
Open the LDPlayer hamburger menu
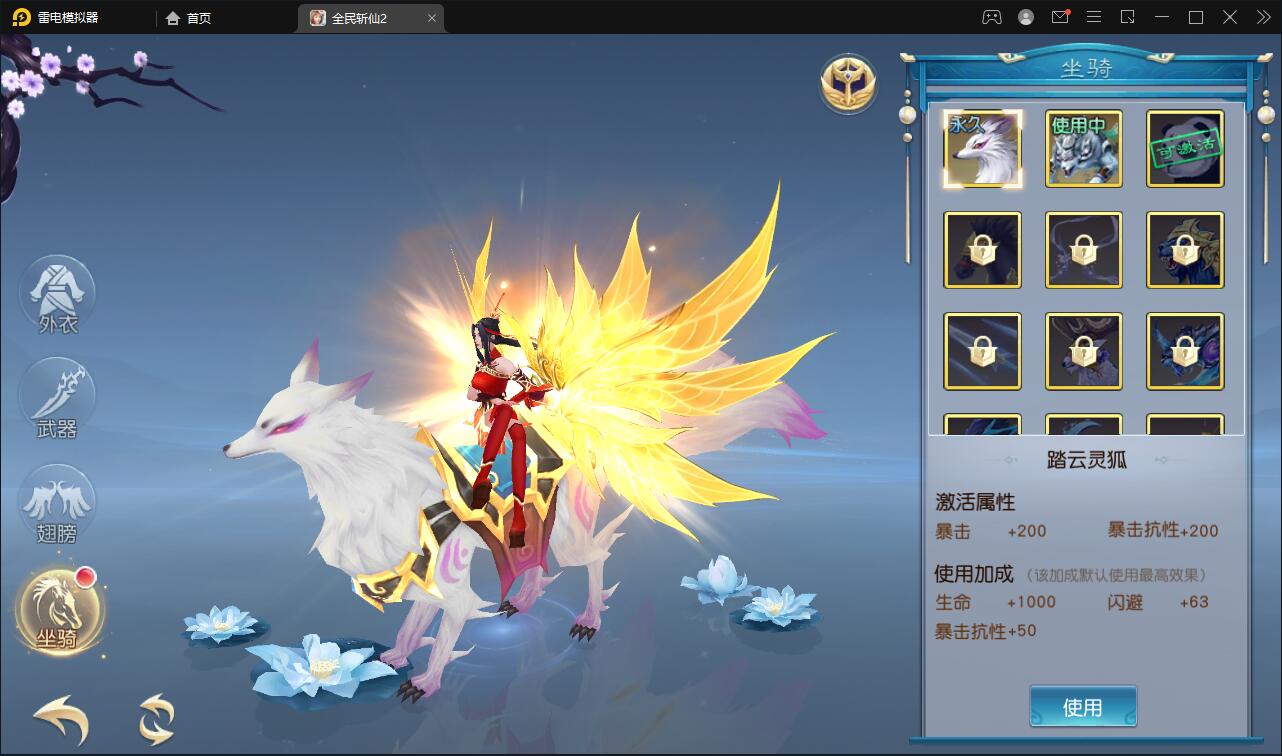1094,17
